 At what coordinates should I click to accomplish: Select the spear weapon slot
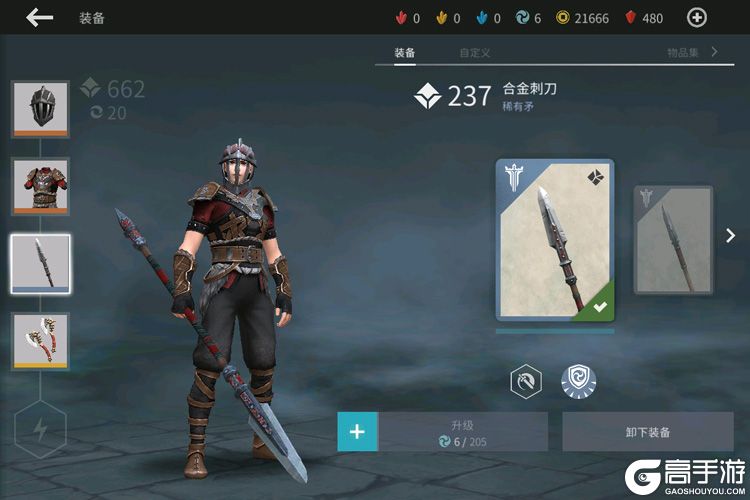coord(40,264)
